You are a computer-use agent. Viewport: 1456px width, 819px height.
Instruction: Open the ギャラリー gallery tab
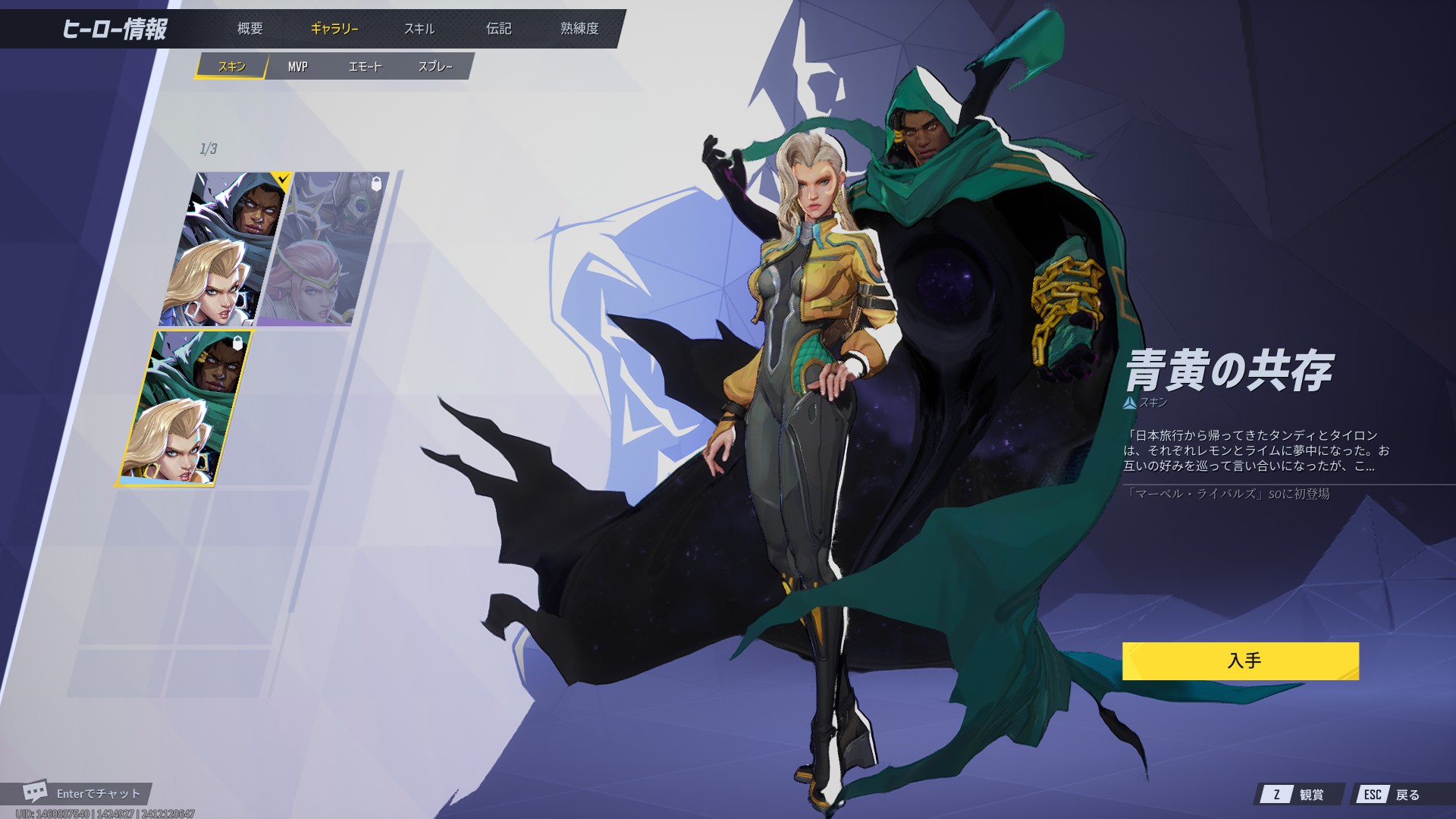pyautogui.click(x=334, y=29)
